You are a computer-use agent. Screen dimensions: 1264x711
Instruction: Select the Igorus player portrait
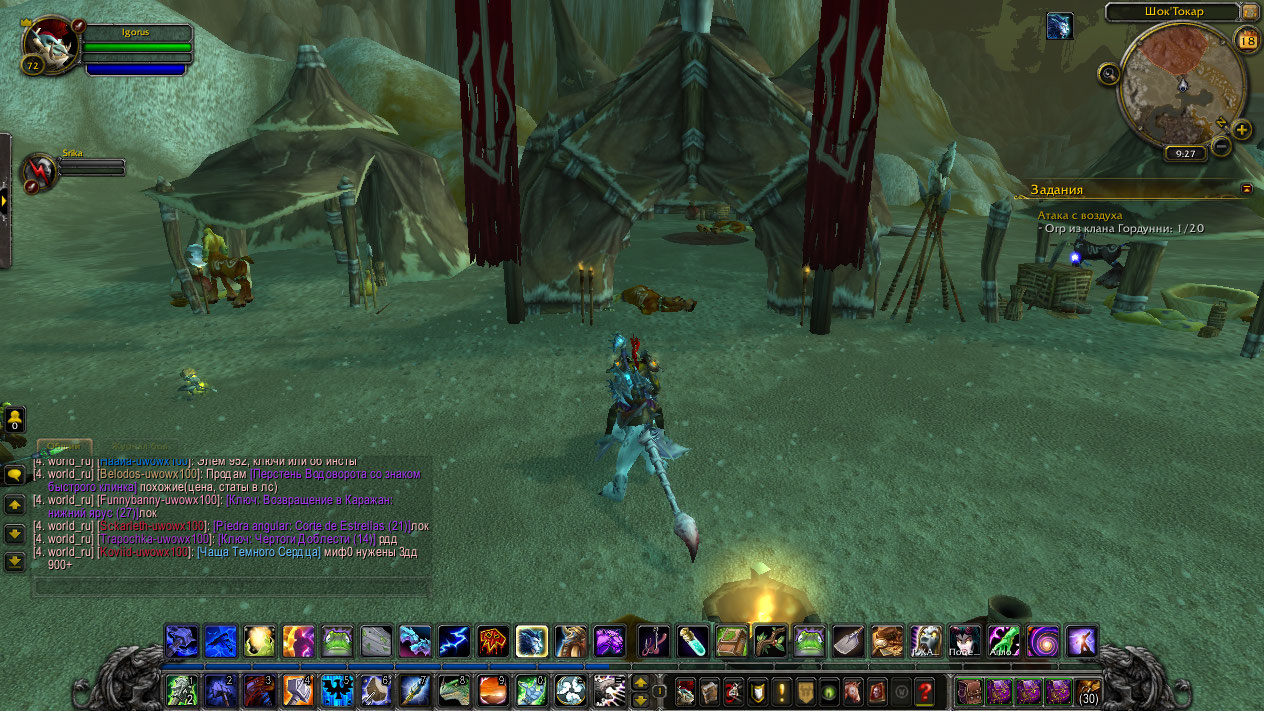click(x=46, y=46)
